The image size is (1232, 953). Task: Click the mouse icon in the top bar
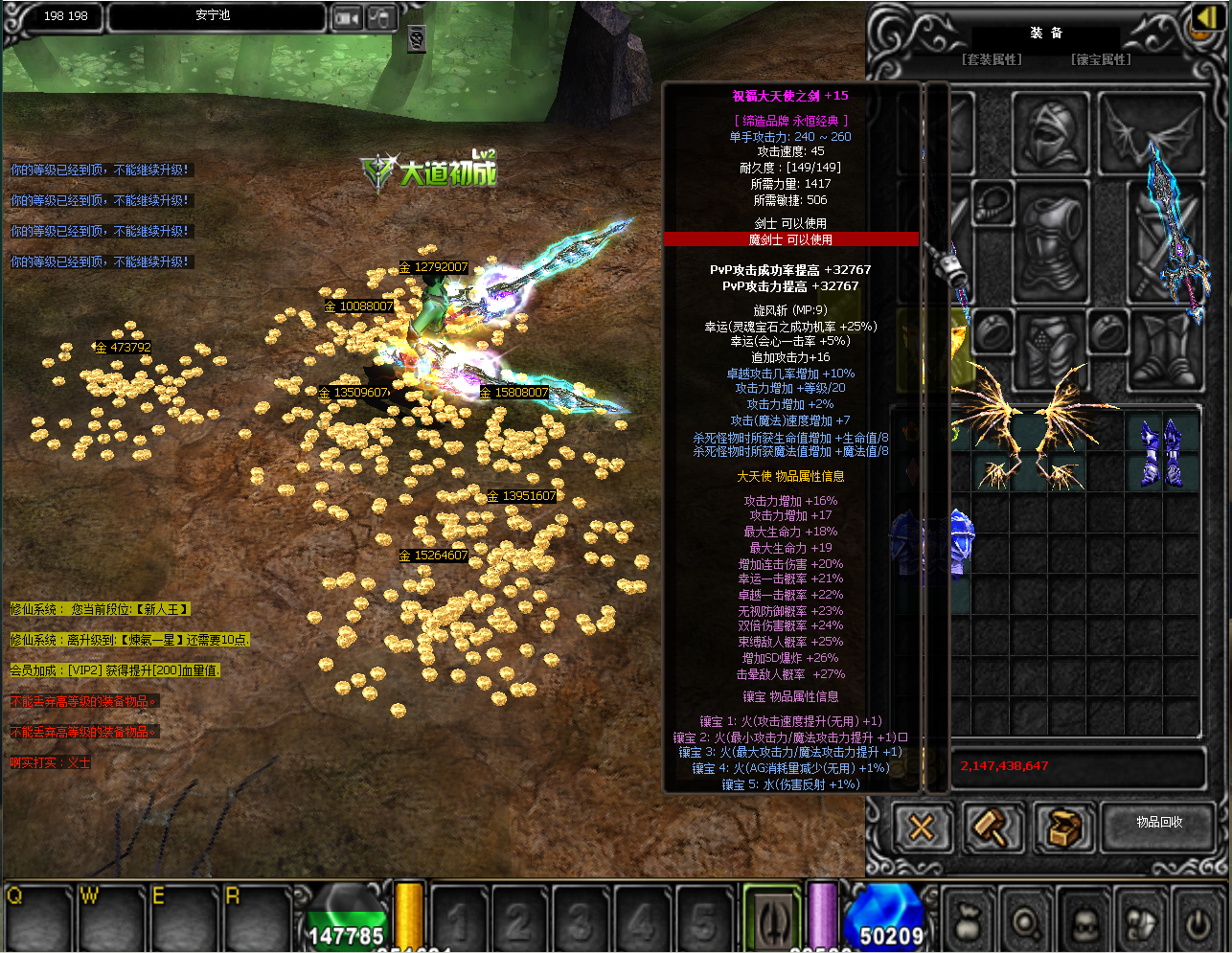coord(381,17)
